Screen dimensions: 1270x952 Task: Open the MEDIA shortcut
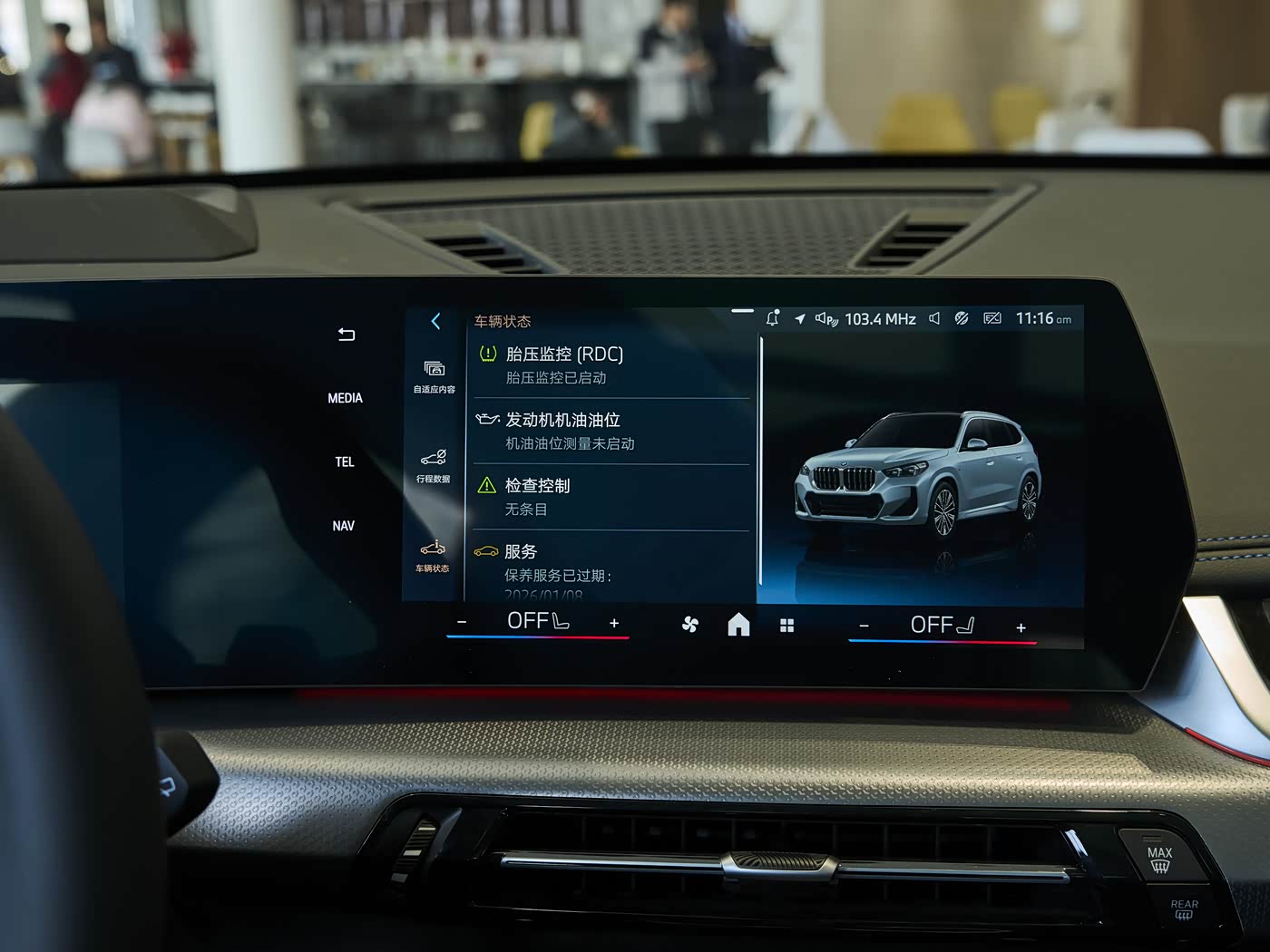pos(345,398)
